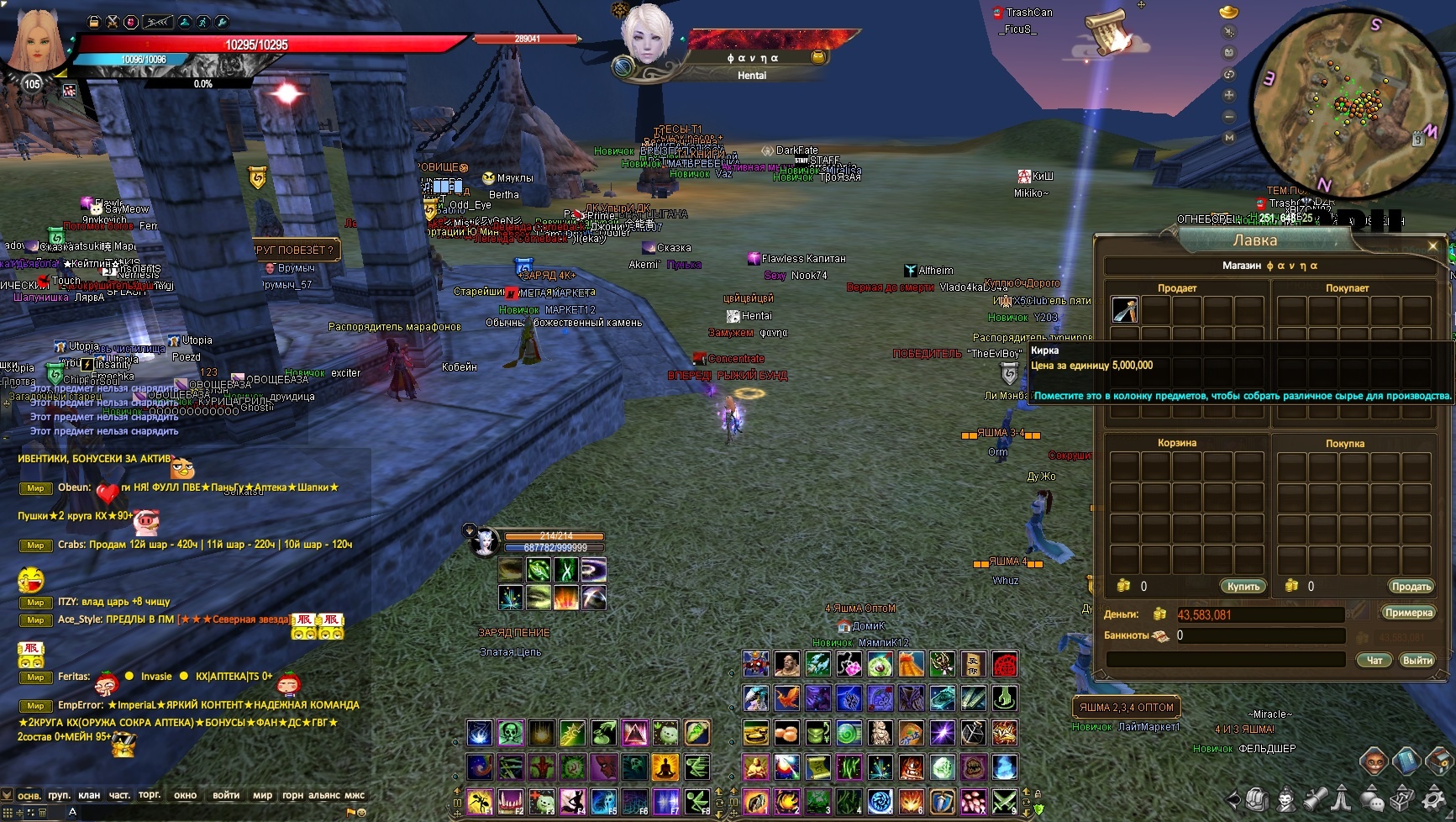
Task: Click the player character portrait
Action: [x=35, y=40]
